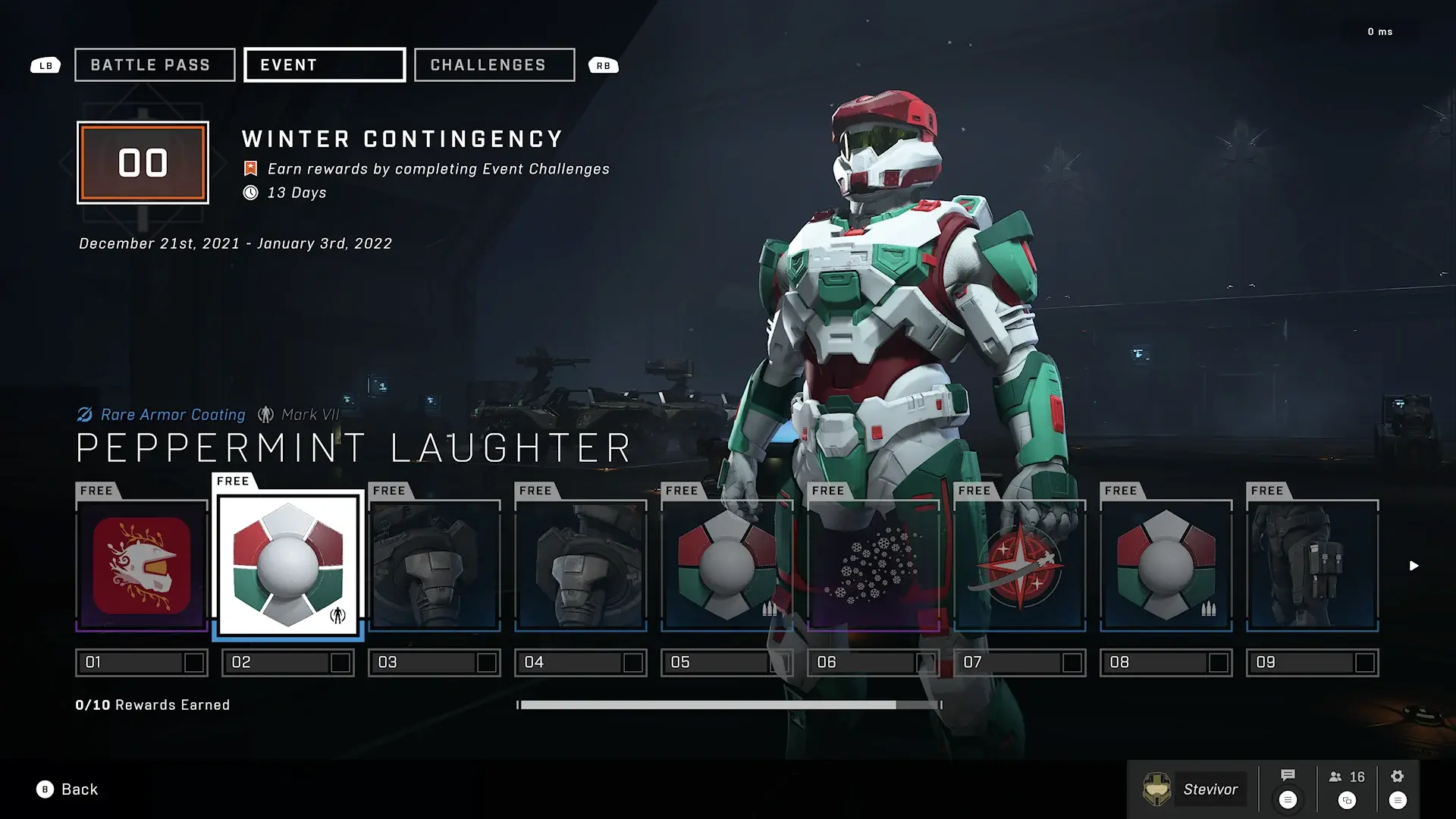This screenshot has height=819, width=1456.
Task: Open the settings gear icon
Action: [x=1398, y=777]
